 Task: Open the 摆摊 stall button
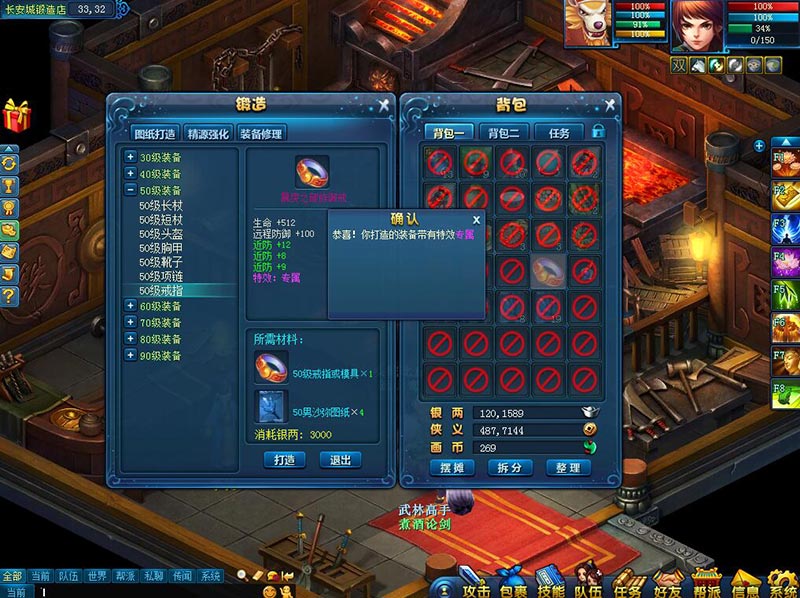(448, 468)
